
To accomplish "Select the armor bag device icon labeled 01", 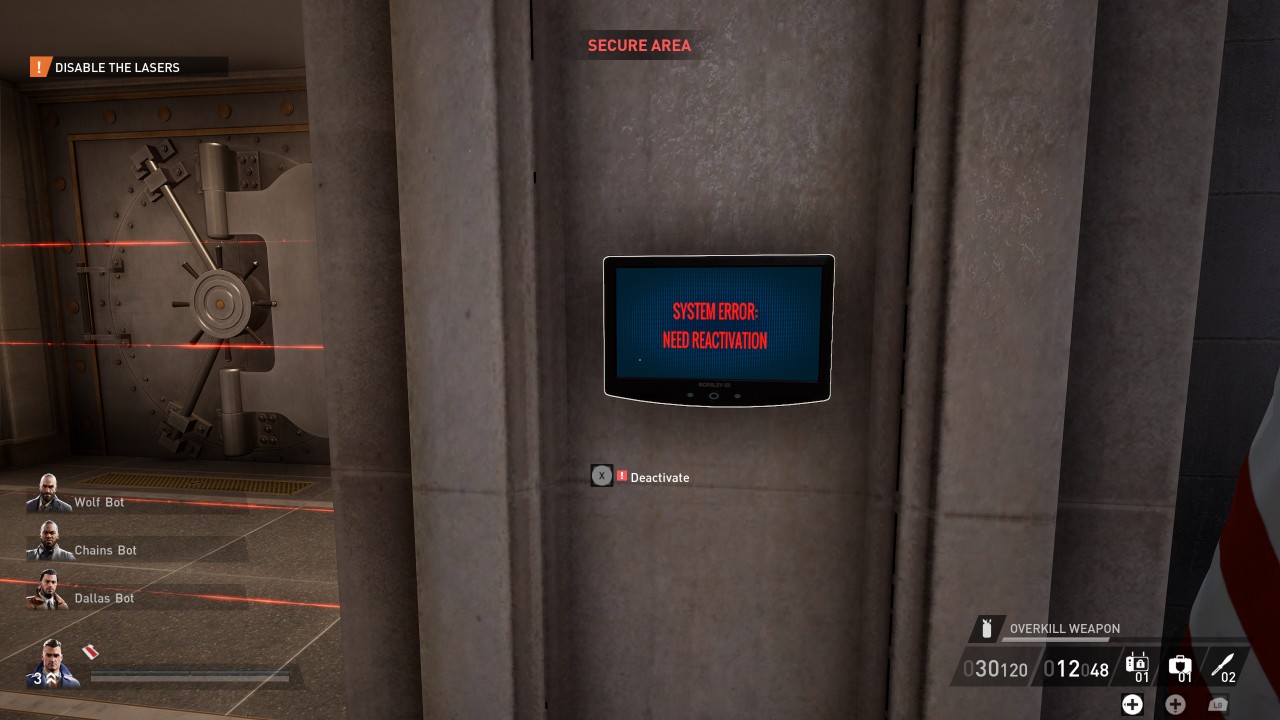I will coord(1137,664).
